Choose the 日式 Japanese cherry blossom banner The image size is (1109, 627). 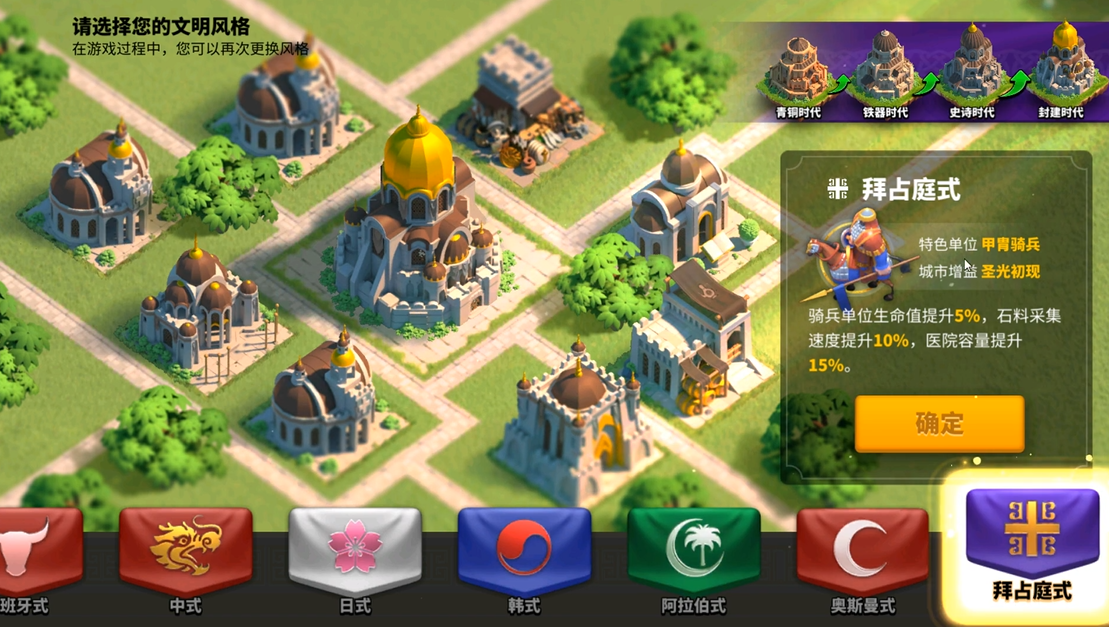tap(355, 554)
